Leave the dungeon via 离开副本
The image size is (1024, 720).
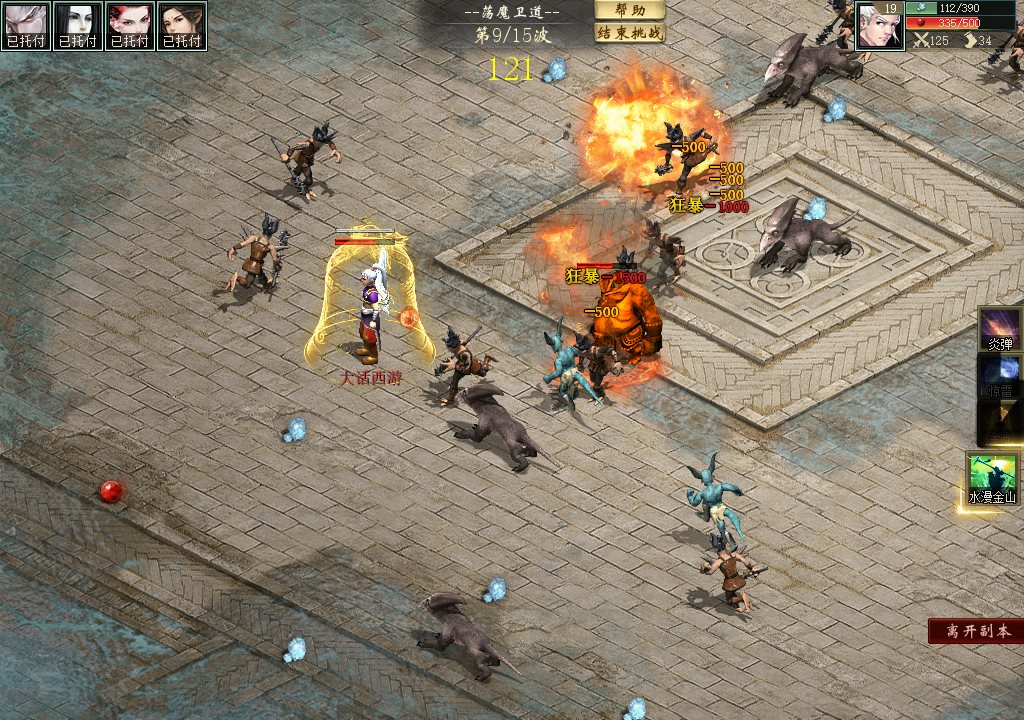[x=975, y=631]
